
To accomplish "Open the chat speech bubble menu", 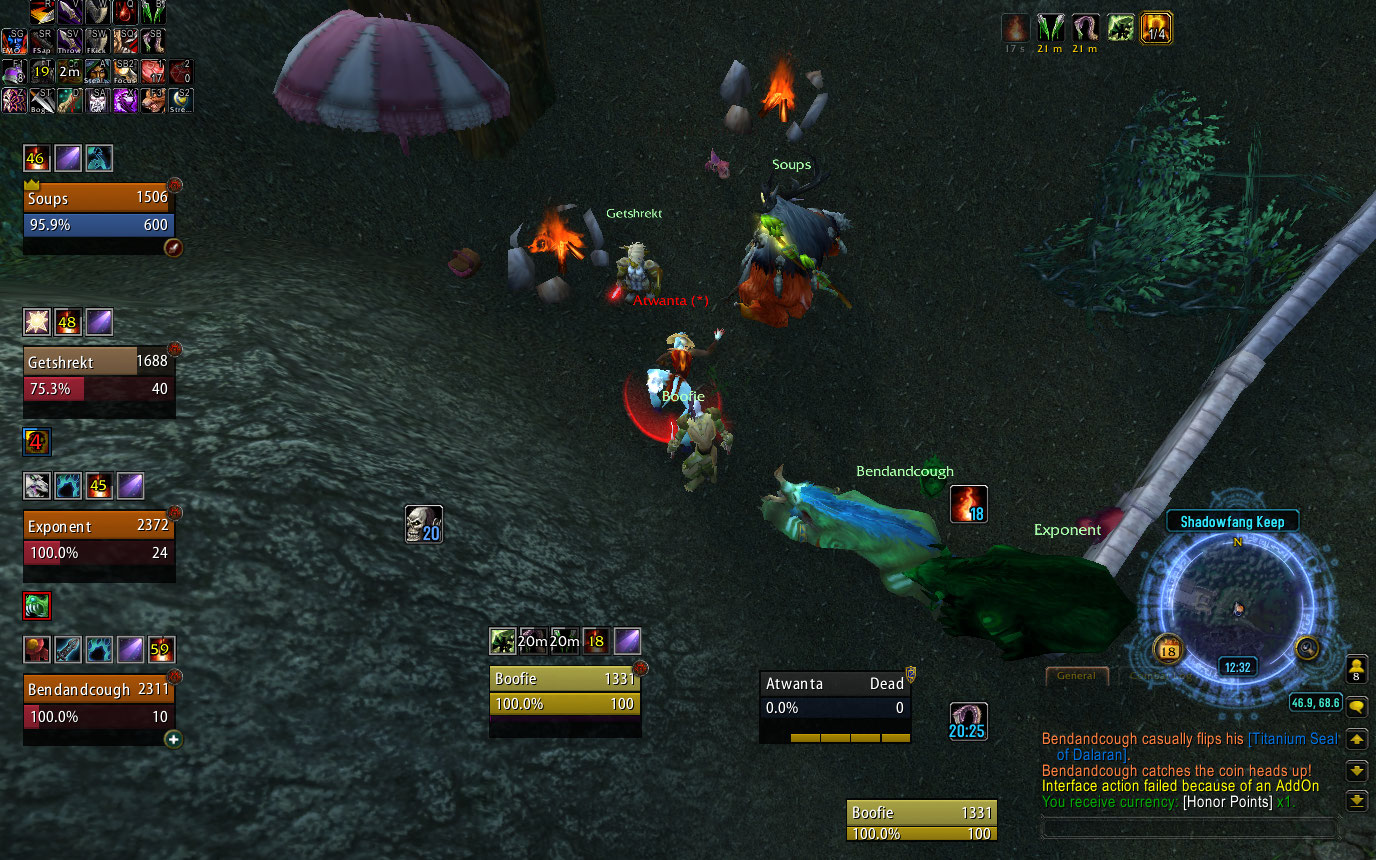I will pyautogui.click(x=1357, y=707).
